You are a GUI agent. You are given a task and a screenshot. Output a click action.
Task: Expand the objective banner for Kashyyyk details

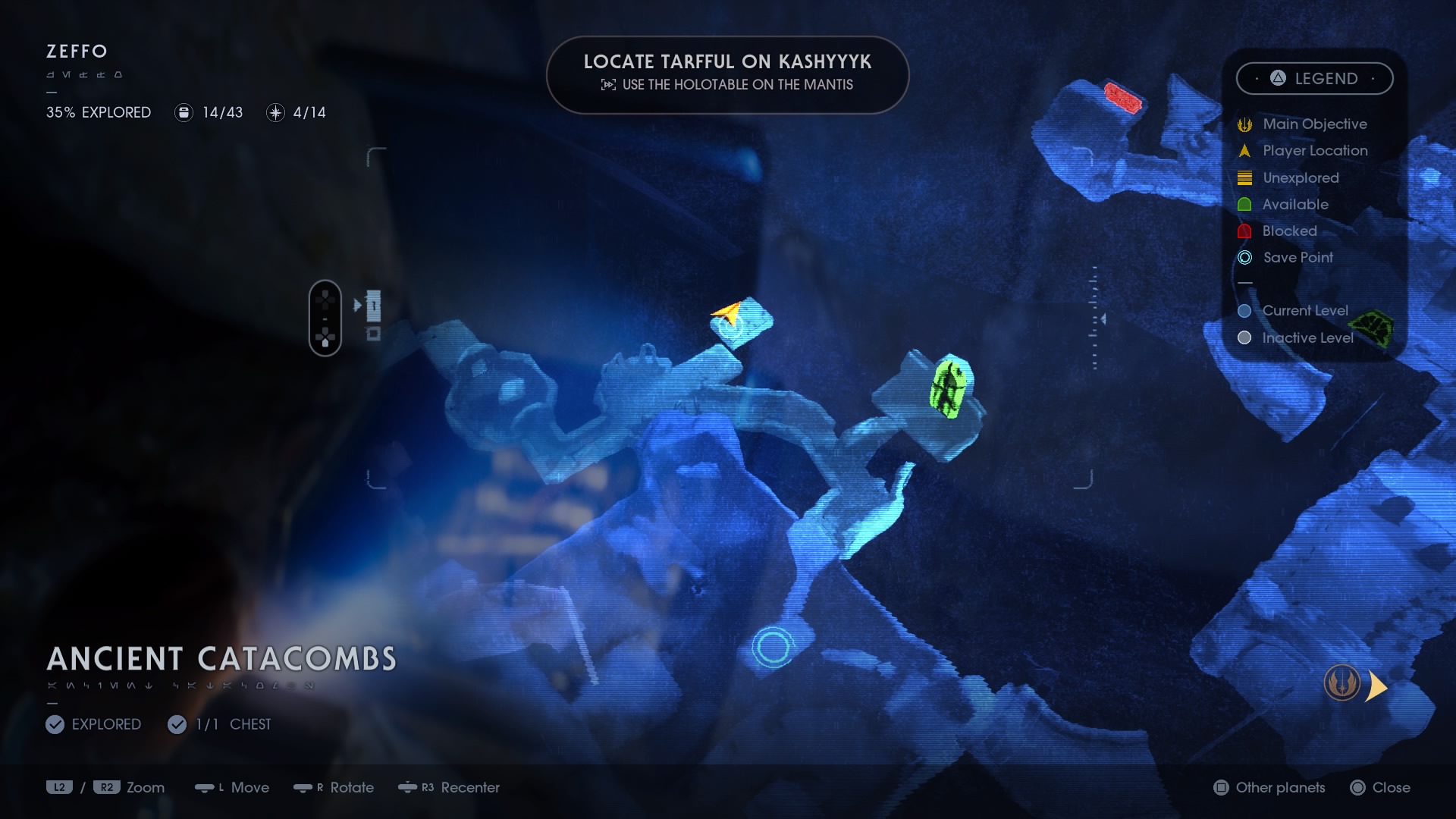point(727,74)
